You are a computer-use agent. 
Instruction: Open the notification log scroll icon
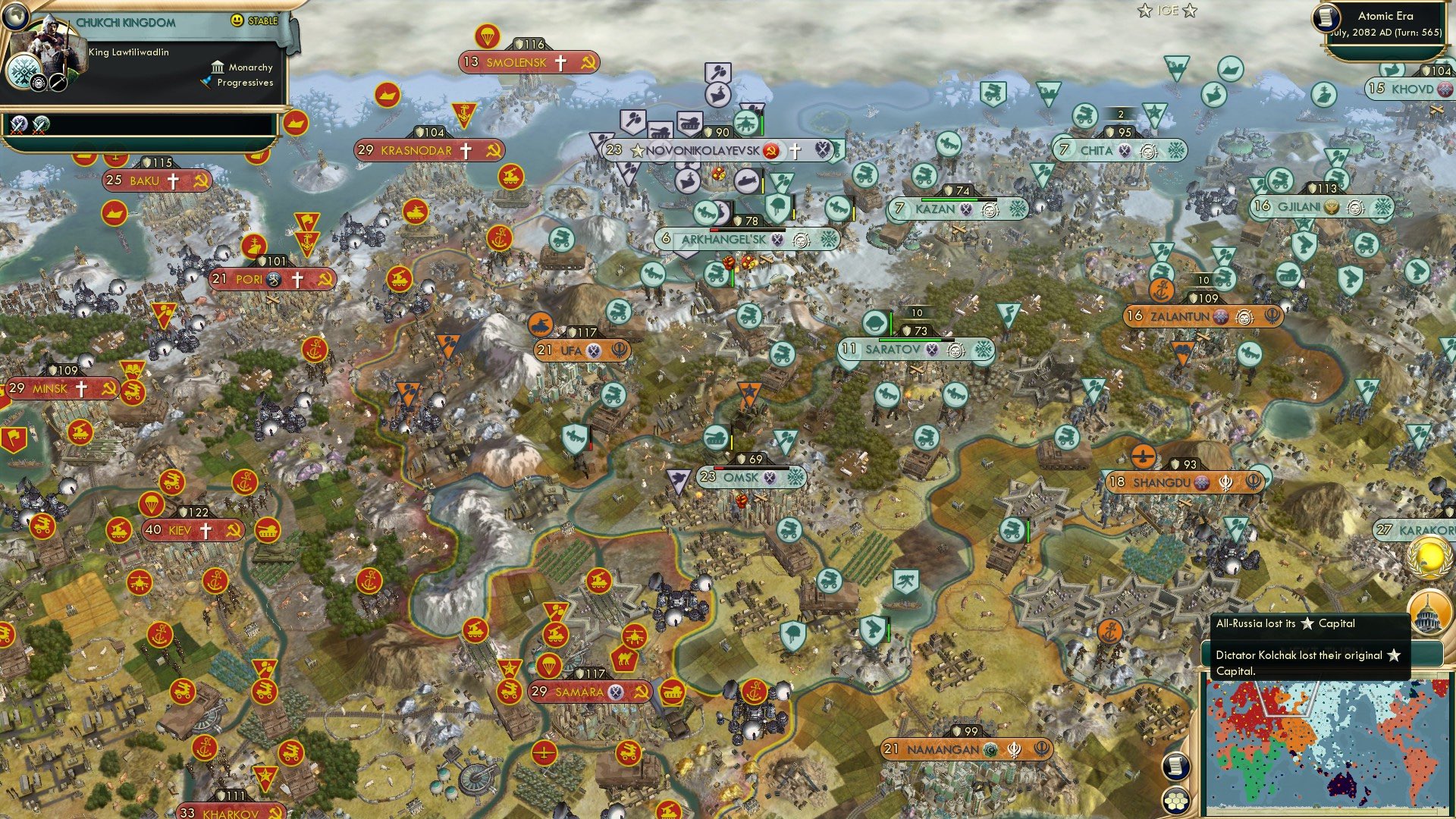[x=1177, y=767]
